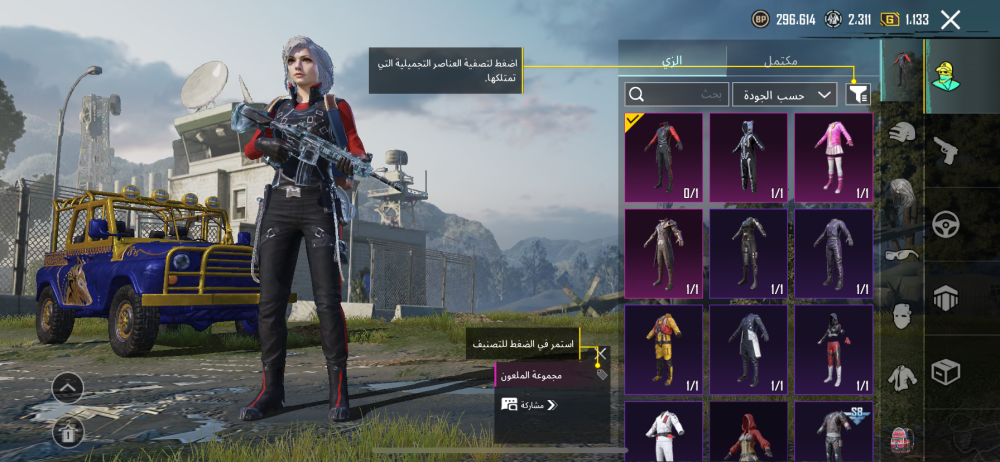The width and height of the screenshot is (1000, 462).
Task: Close the outfit info popup
Action: point(601,353)
